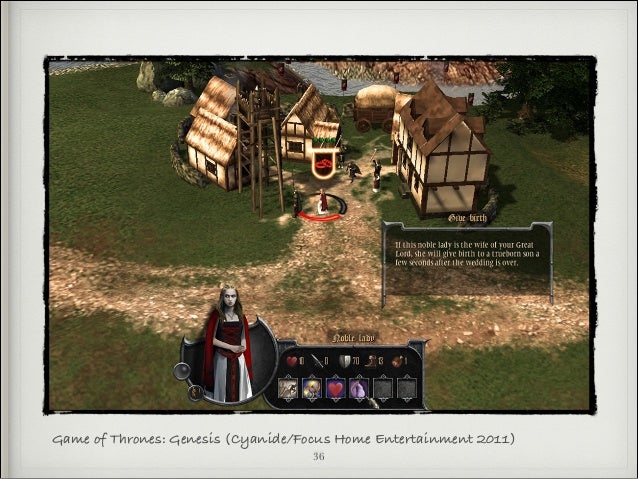Screen dimensions: 638x479
Task: Click the pale grey sketch action icon
Action: [x=289, y=388]
